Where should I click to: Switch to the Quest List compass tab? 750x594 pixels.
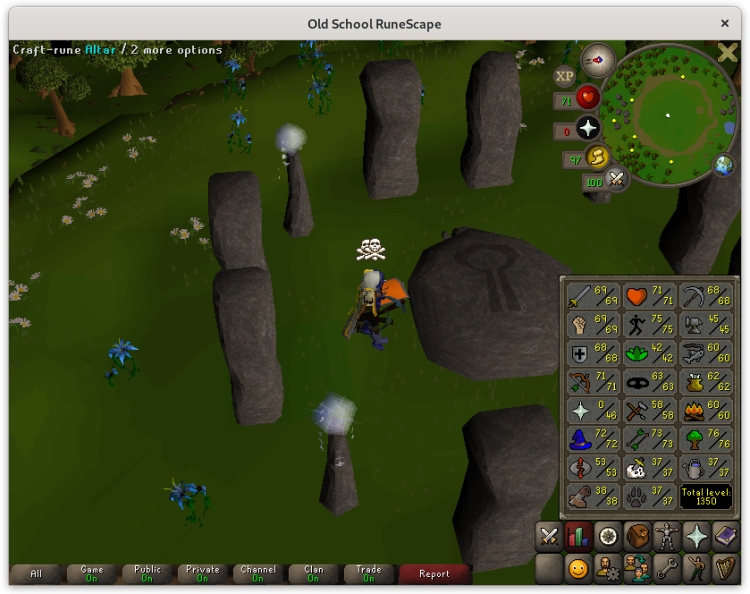point(608,537)
